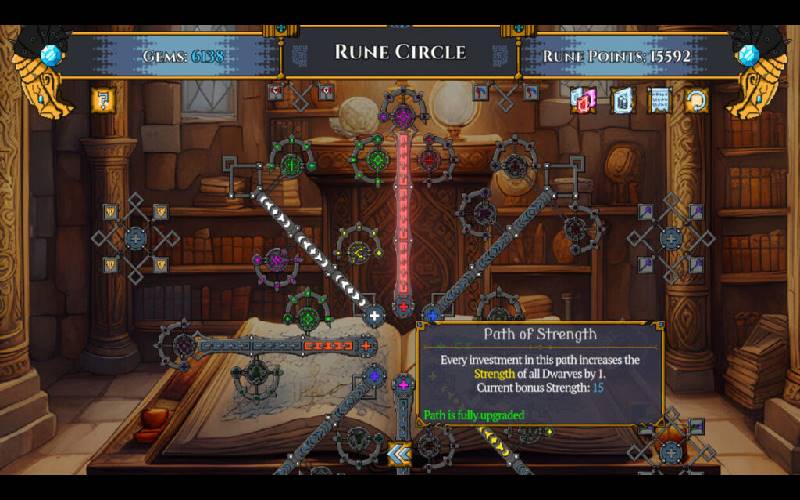The image size is (800, 500).
Task: Click the circular arrow reset icon
Action: (x=695, y=99)
